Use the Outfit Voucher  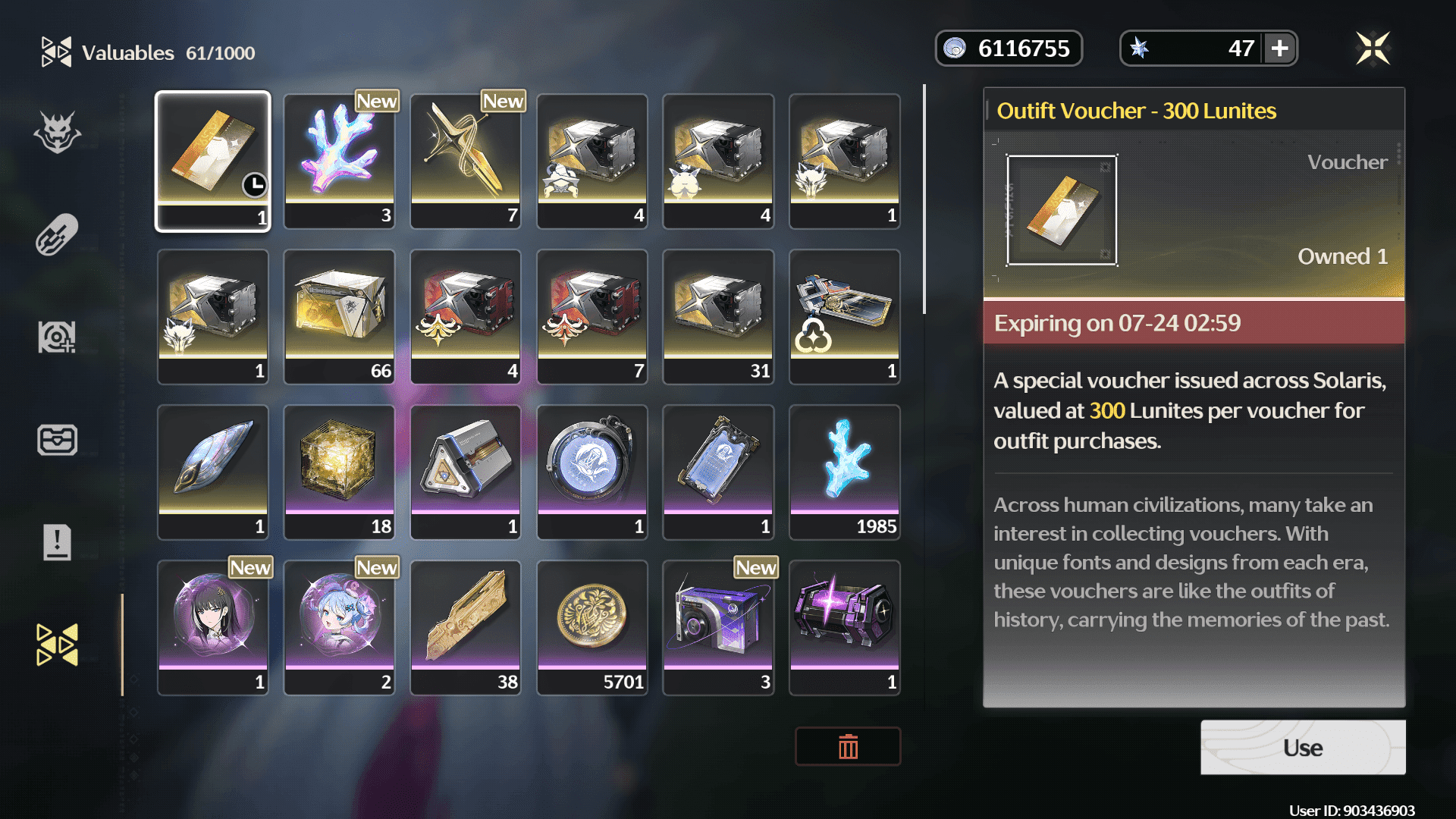coord(1302,748)
